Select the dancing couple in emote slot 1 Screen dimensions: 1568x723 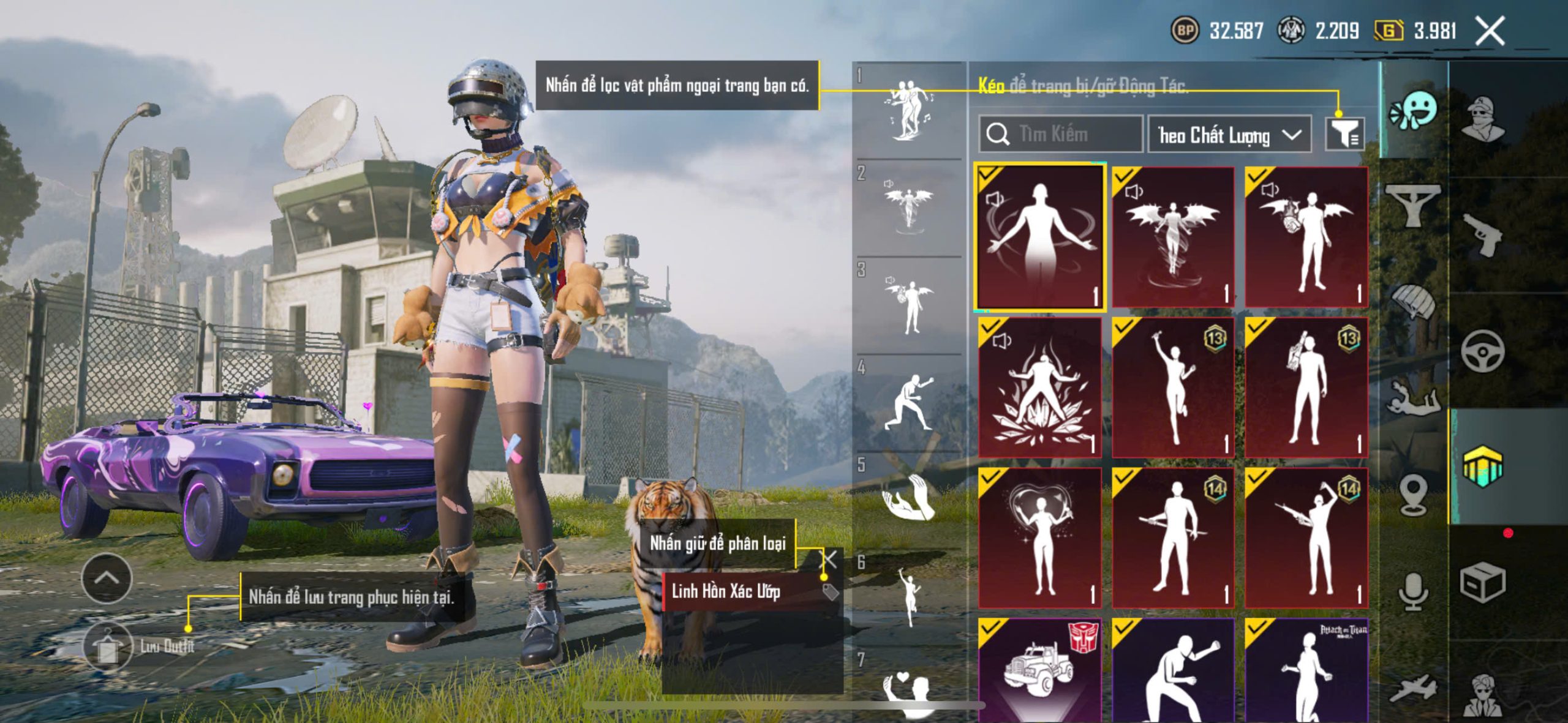[910, 110]
